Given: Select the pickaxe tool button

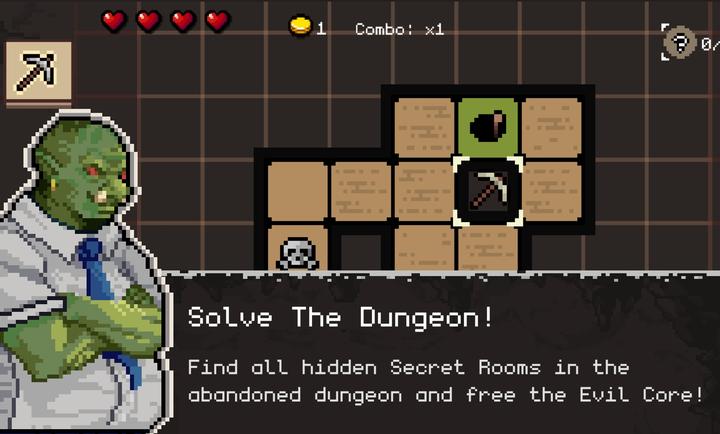Looking at the screenshot, I should pyautogui.click(x=39, y=71).
